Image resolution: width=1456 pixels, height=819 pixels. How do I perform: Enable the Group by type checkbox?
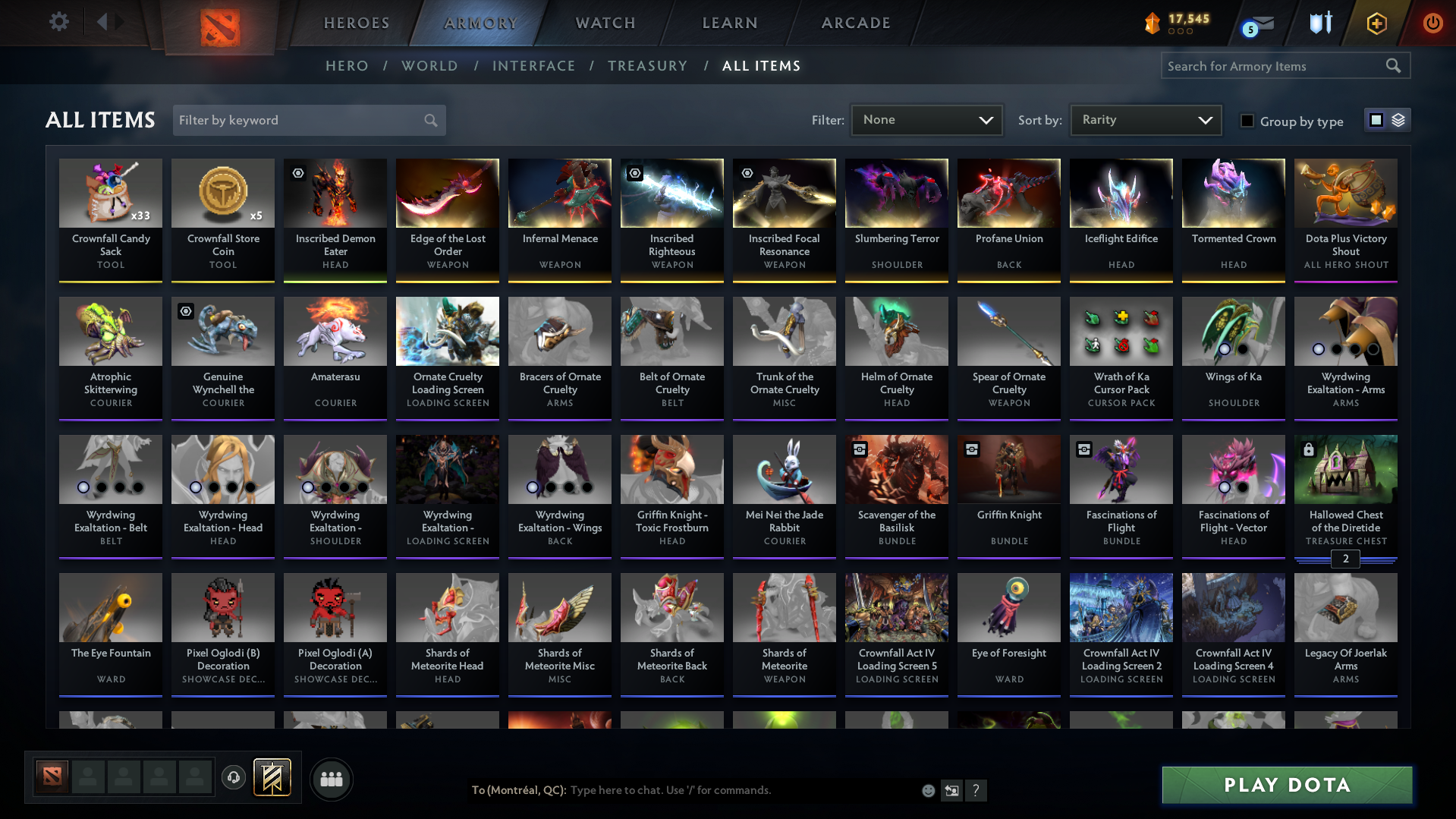tap(1247, 121)
